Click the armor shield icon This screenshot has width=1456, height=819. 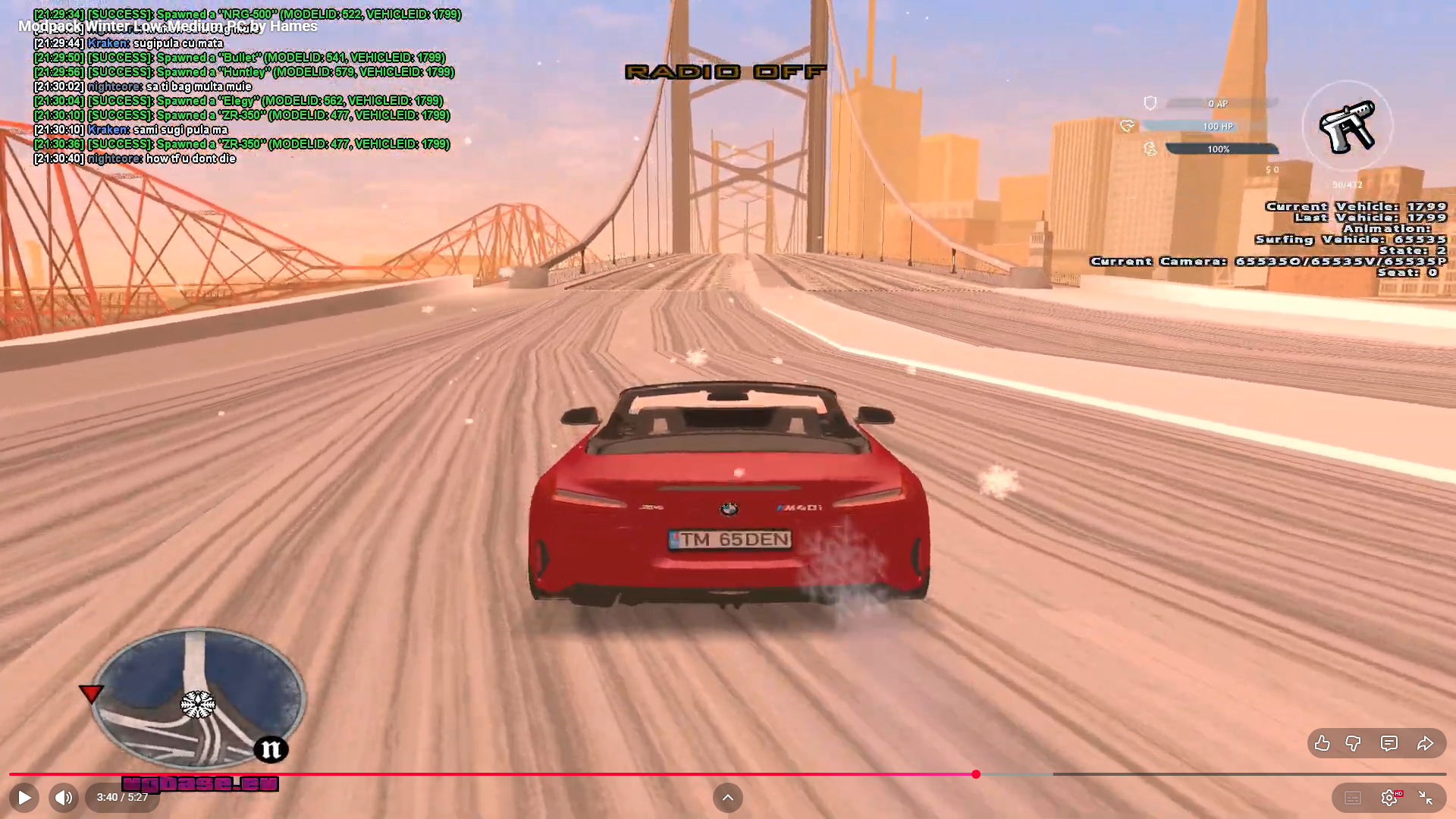point(1150,103)
